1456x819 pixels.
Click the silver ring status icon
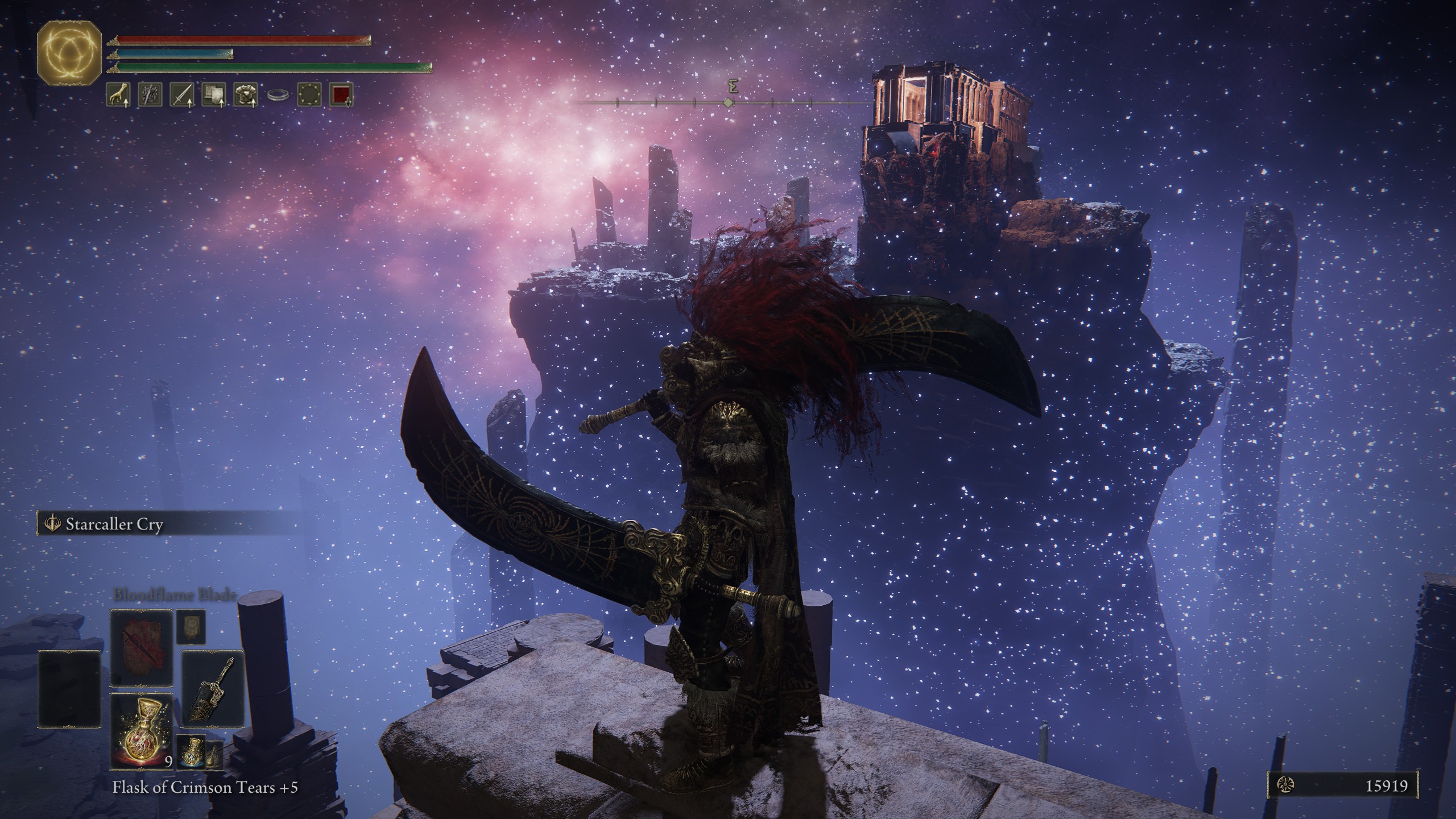[x=278, y=95]
